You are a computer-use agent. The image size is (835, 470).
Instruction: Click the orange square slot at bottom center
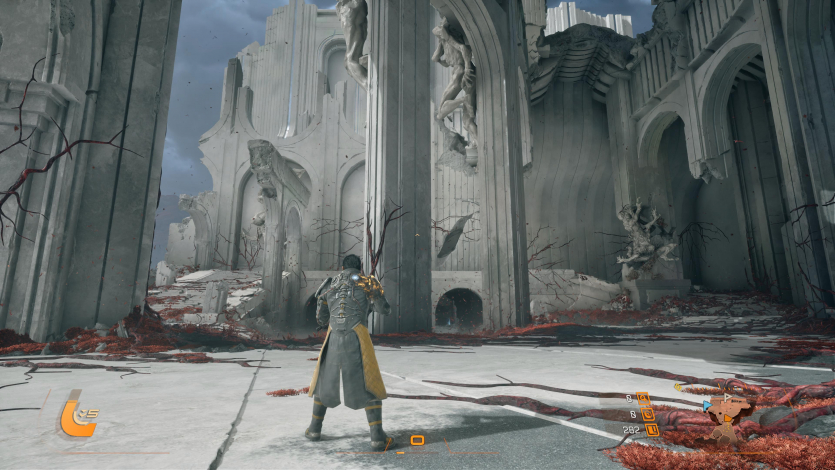(x=417, y=440)
